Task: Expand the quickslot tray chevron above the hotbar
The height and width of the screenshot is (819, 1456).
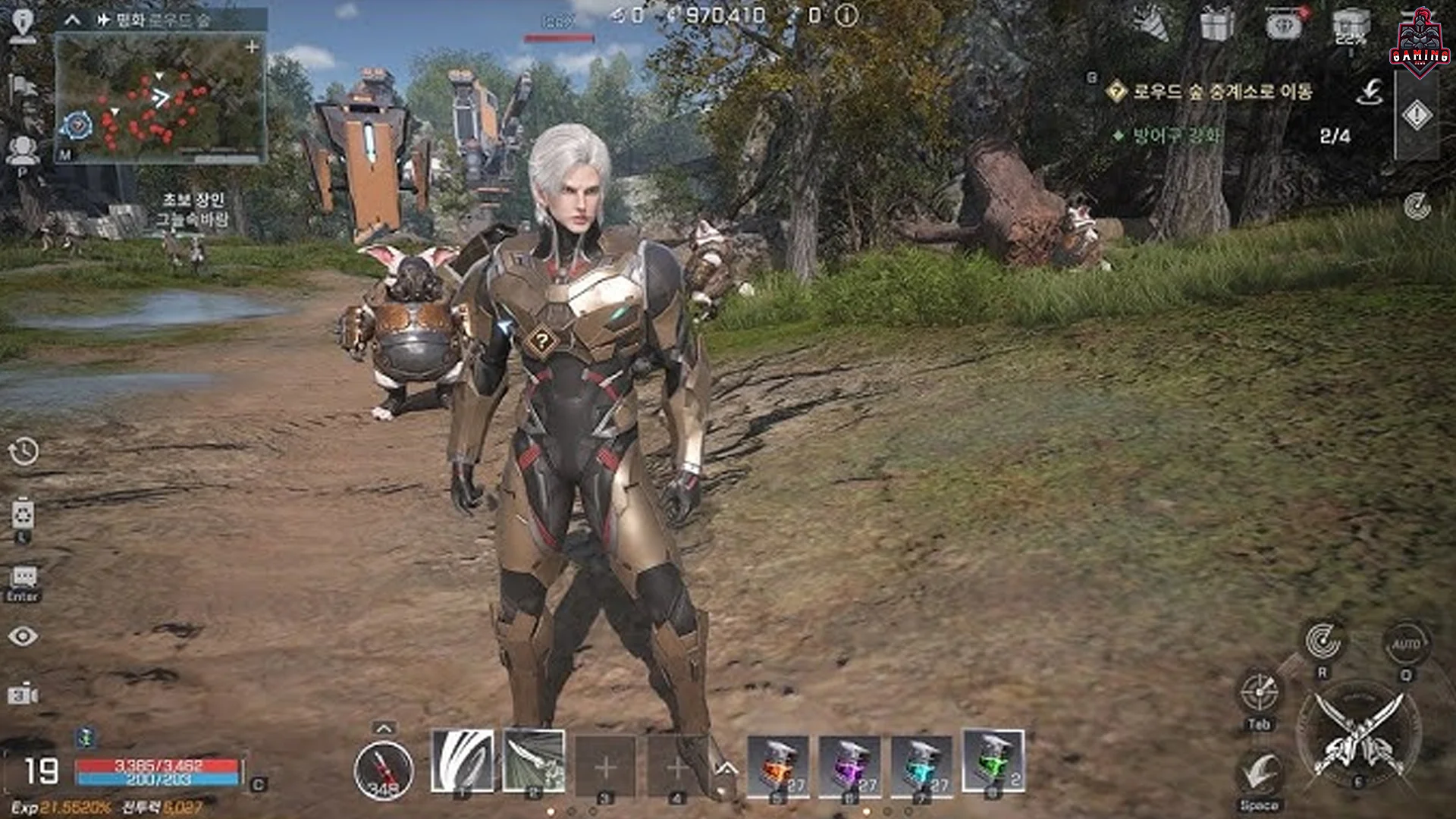Action: (x=383, y=730)
